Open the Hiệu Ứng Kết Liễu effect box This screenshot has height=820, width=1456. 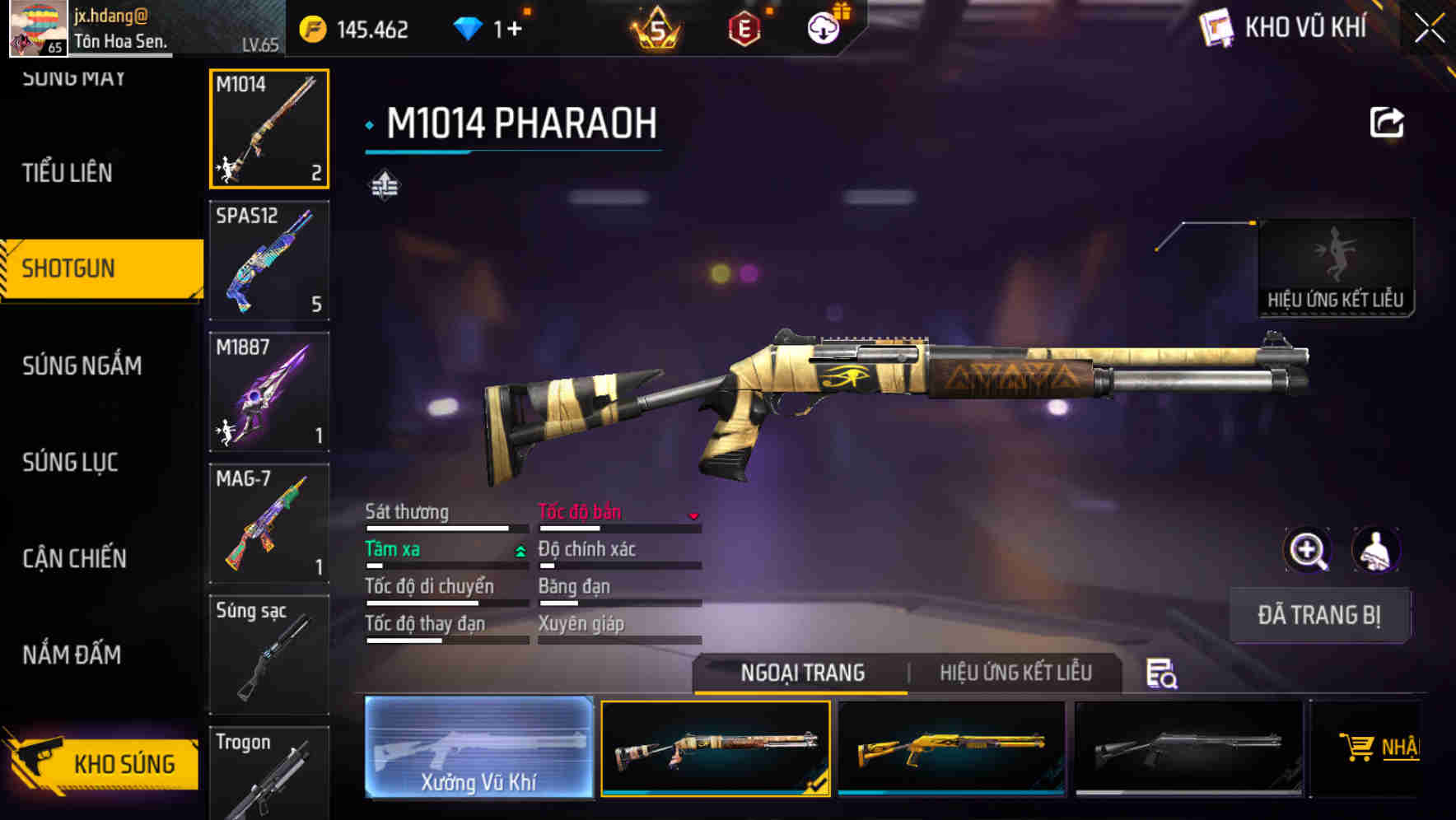1336,268
